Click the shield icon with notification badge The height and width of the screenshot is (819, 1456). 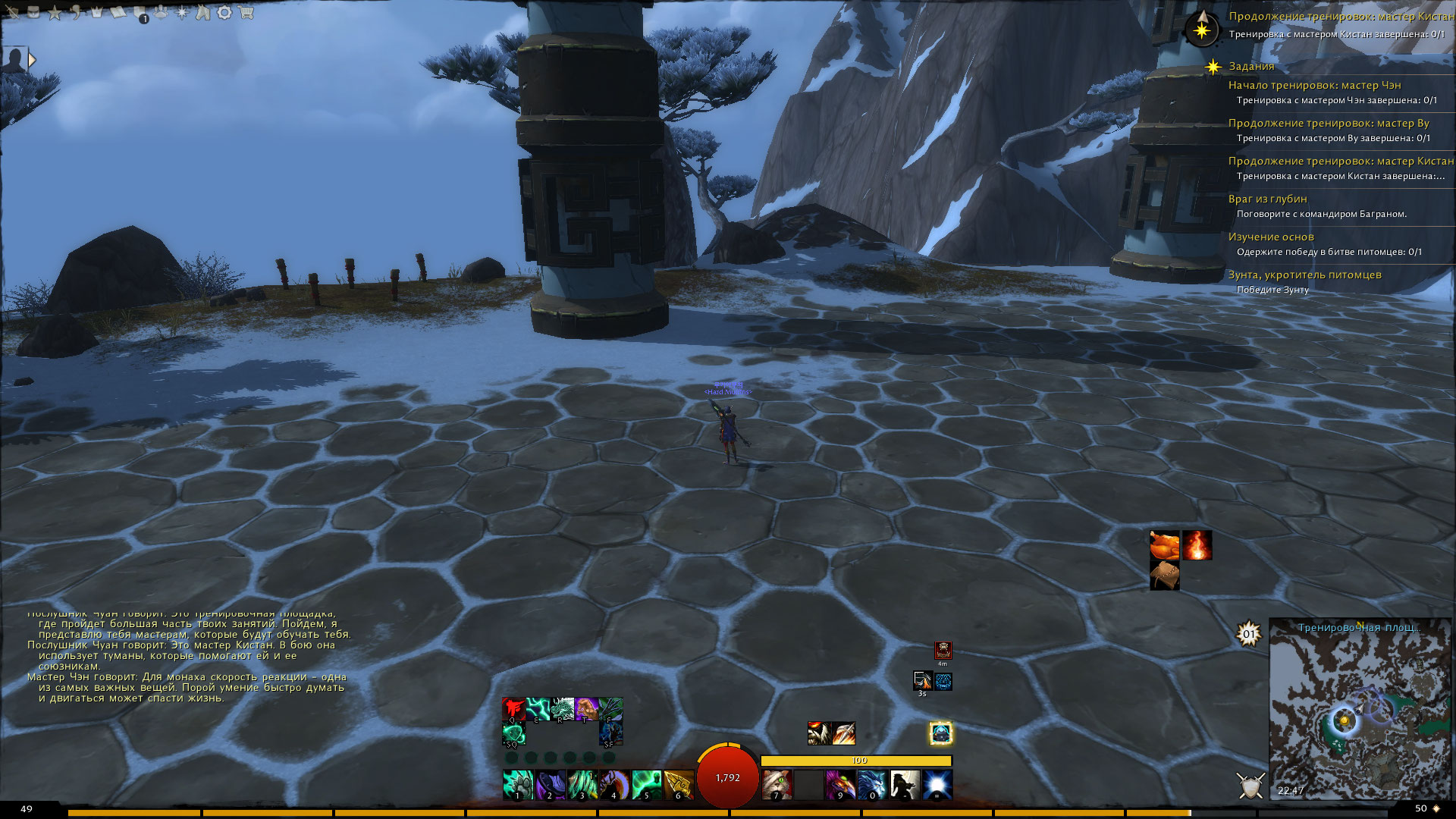[x=140, y=14]
